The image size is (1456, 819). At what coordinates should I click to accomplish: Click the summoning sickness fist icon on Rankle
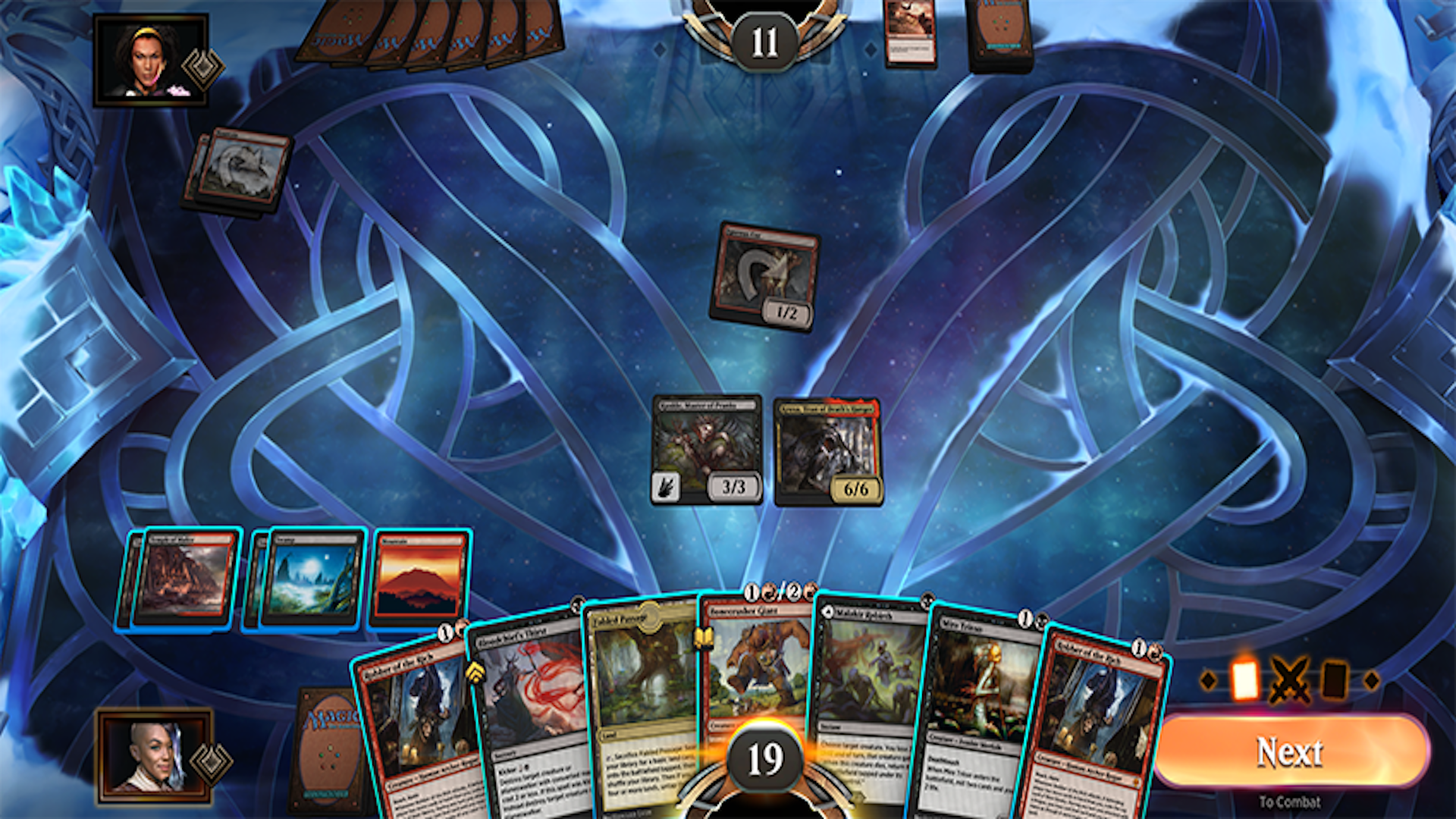tap(666, 485)
